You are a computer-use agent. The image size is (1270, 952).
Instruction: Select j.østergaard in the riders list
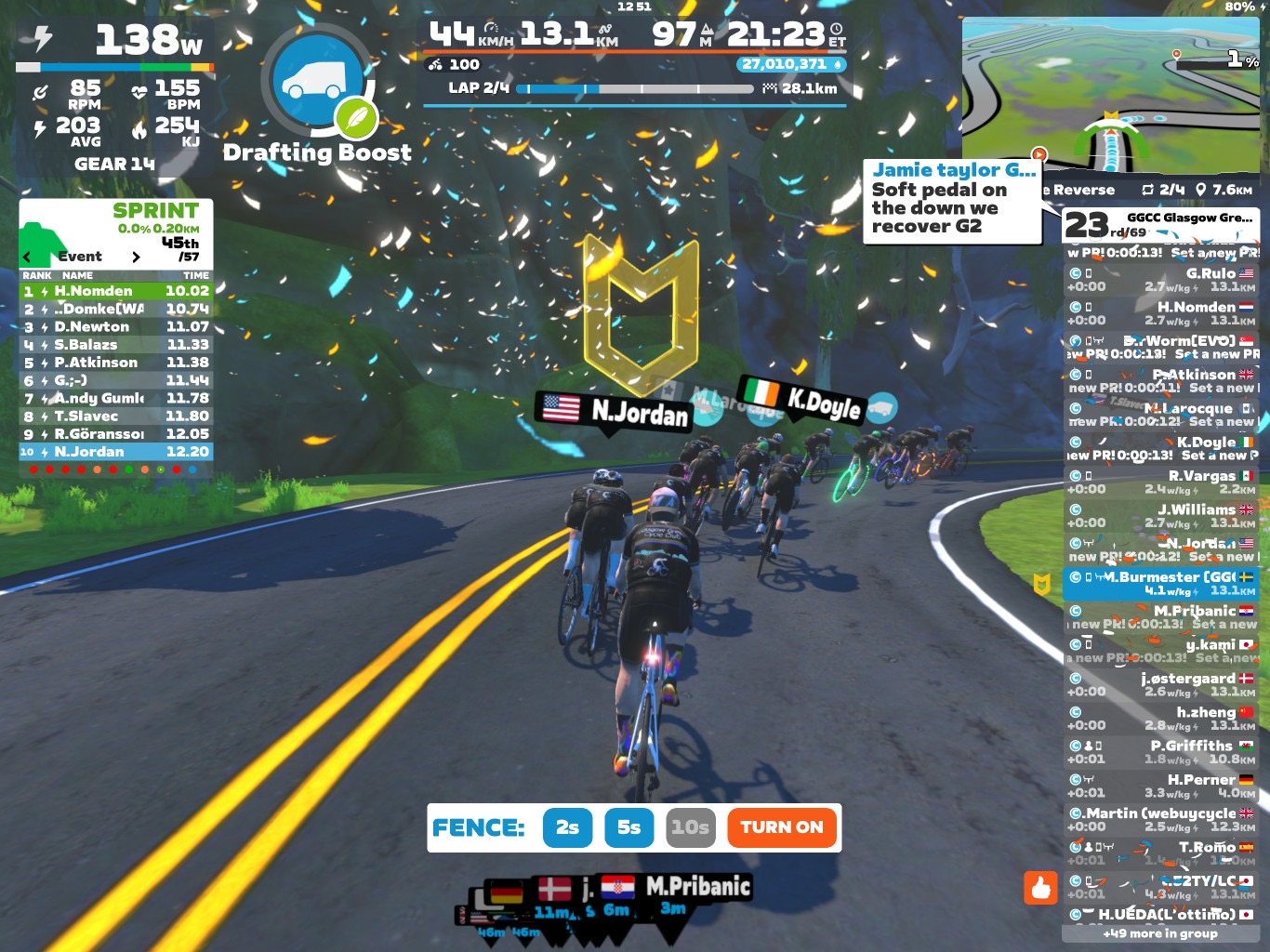(1160, 684)
